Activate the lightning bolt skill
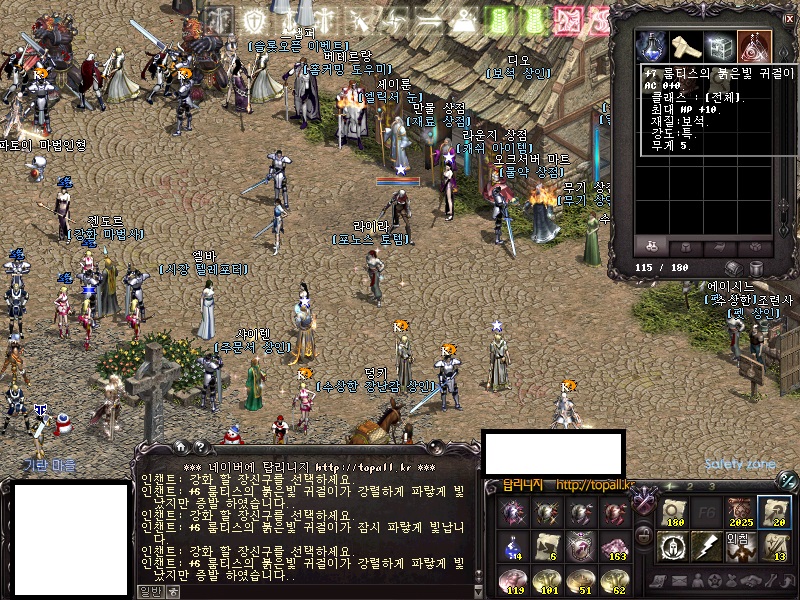Image resolution: width=800 pixels, height=600 pixels. point(708,546)
